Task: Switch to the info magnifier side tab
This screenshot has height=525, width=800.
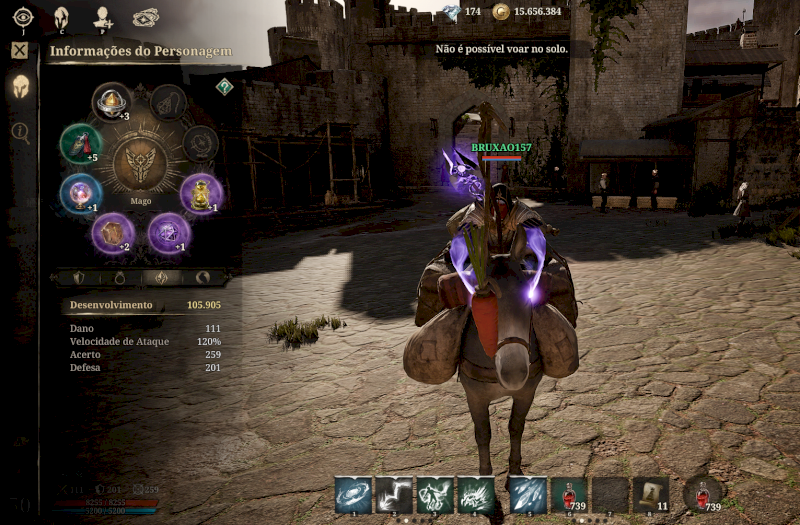Action: click(20, 132)
